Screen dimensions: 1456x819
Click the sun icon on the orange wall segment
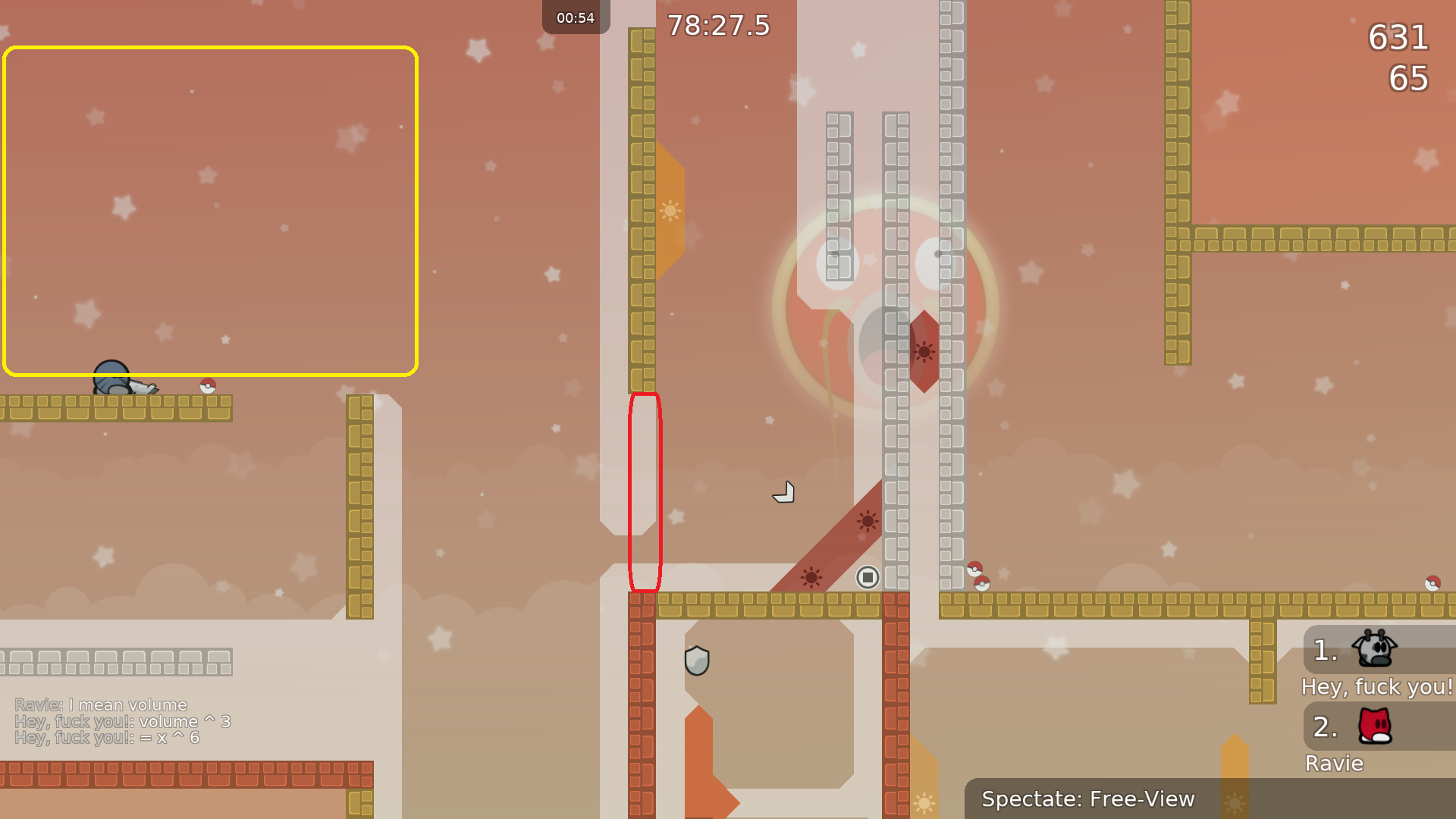[x=672, y=210]
